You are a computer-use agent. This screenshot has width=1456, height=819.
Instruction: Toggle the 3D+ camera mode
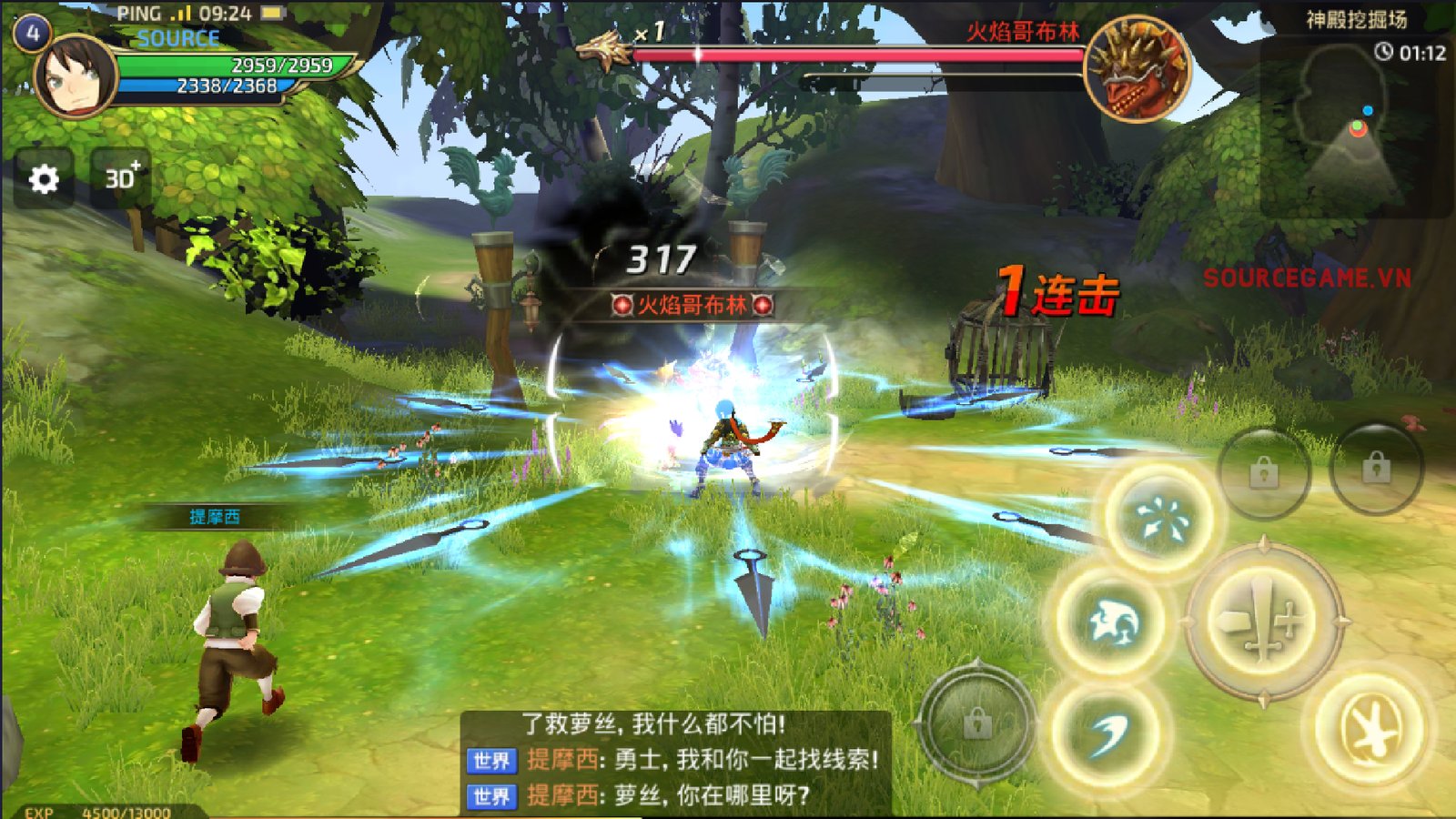pyautogui.click(x=121, y=177)
